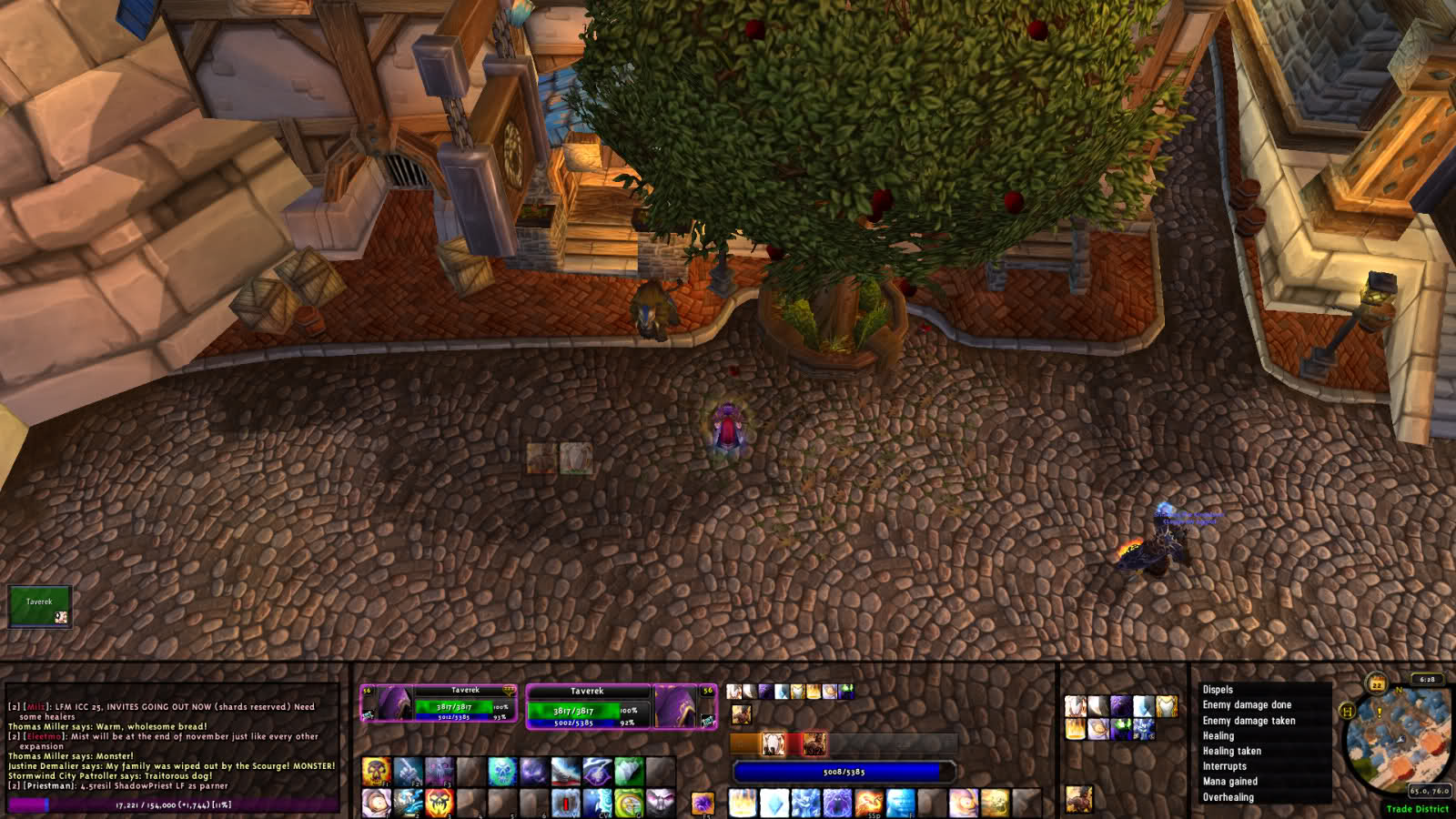Use the green shield ability icon

point(628,804)
